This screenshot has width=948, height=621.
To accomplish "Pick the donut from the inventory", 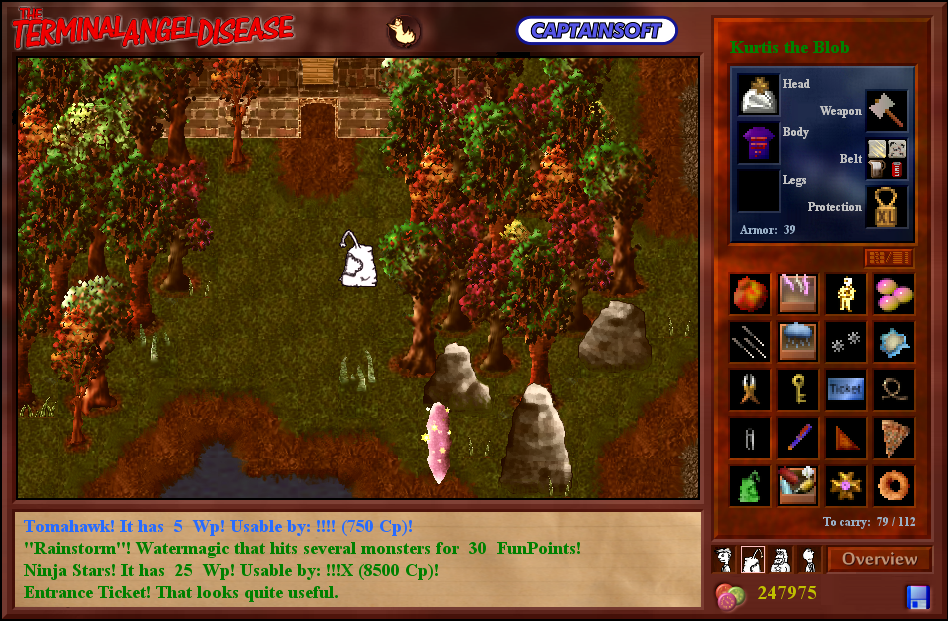I will (893, 486).
